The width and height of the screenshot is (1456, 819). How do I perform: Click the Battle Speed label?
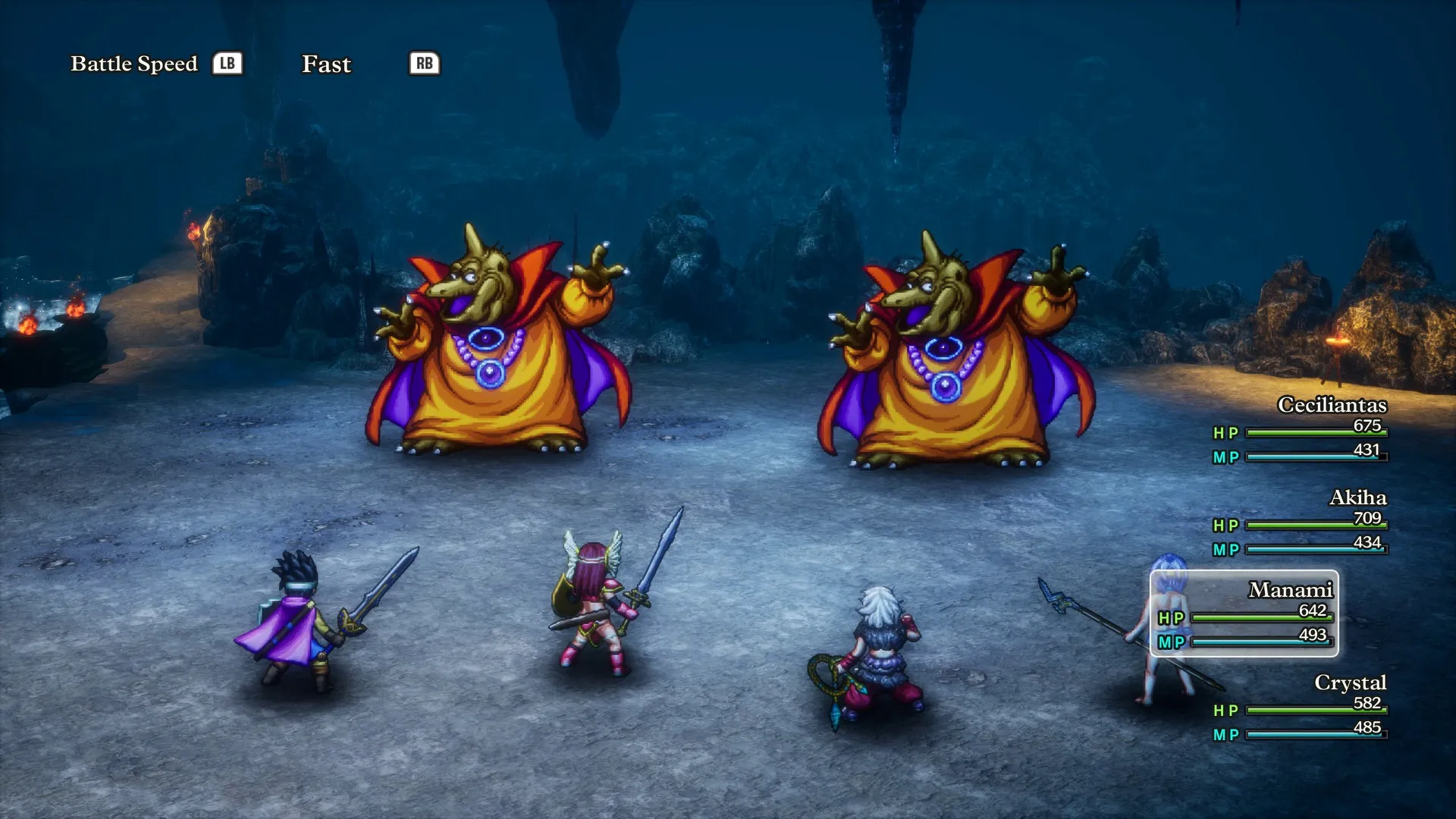tap(133, 64)
